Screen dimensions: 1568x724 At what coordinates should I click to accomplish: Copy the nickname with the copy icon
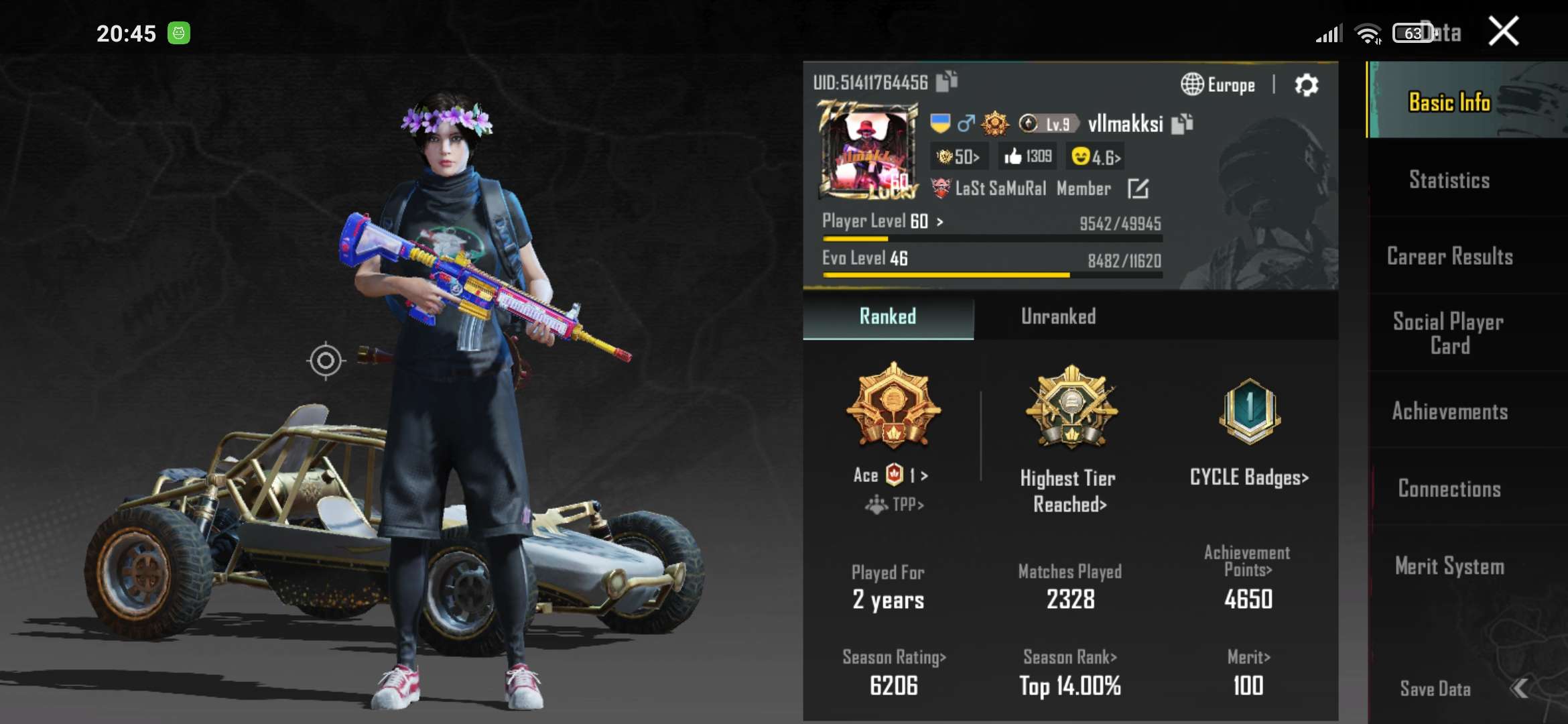1183,123
